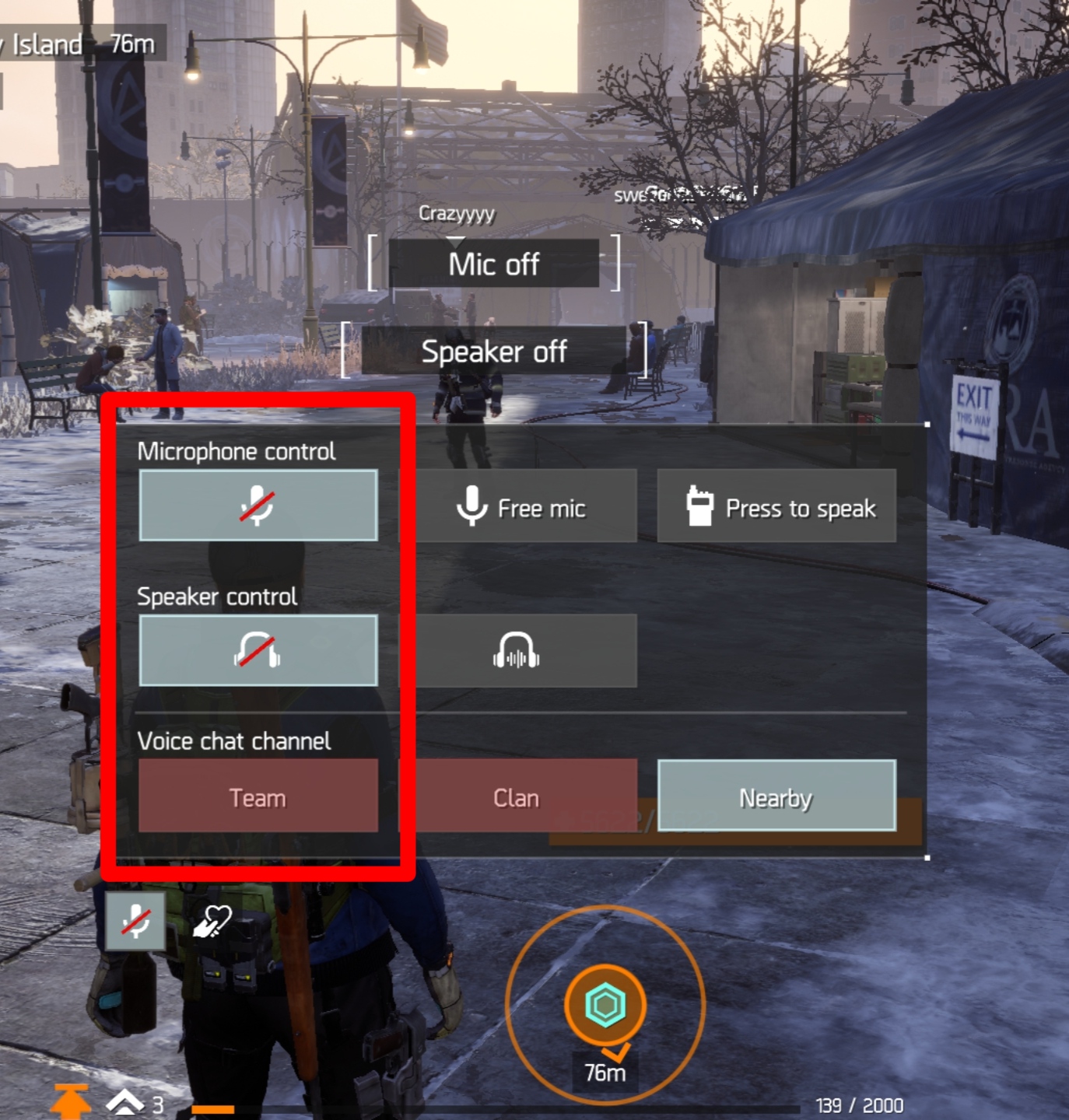This screenshot has width=1069, height=1120.
Task: Click the orange hexagon objective marker
Action: [x=605, y=1004]
